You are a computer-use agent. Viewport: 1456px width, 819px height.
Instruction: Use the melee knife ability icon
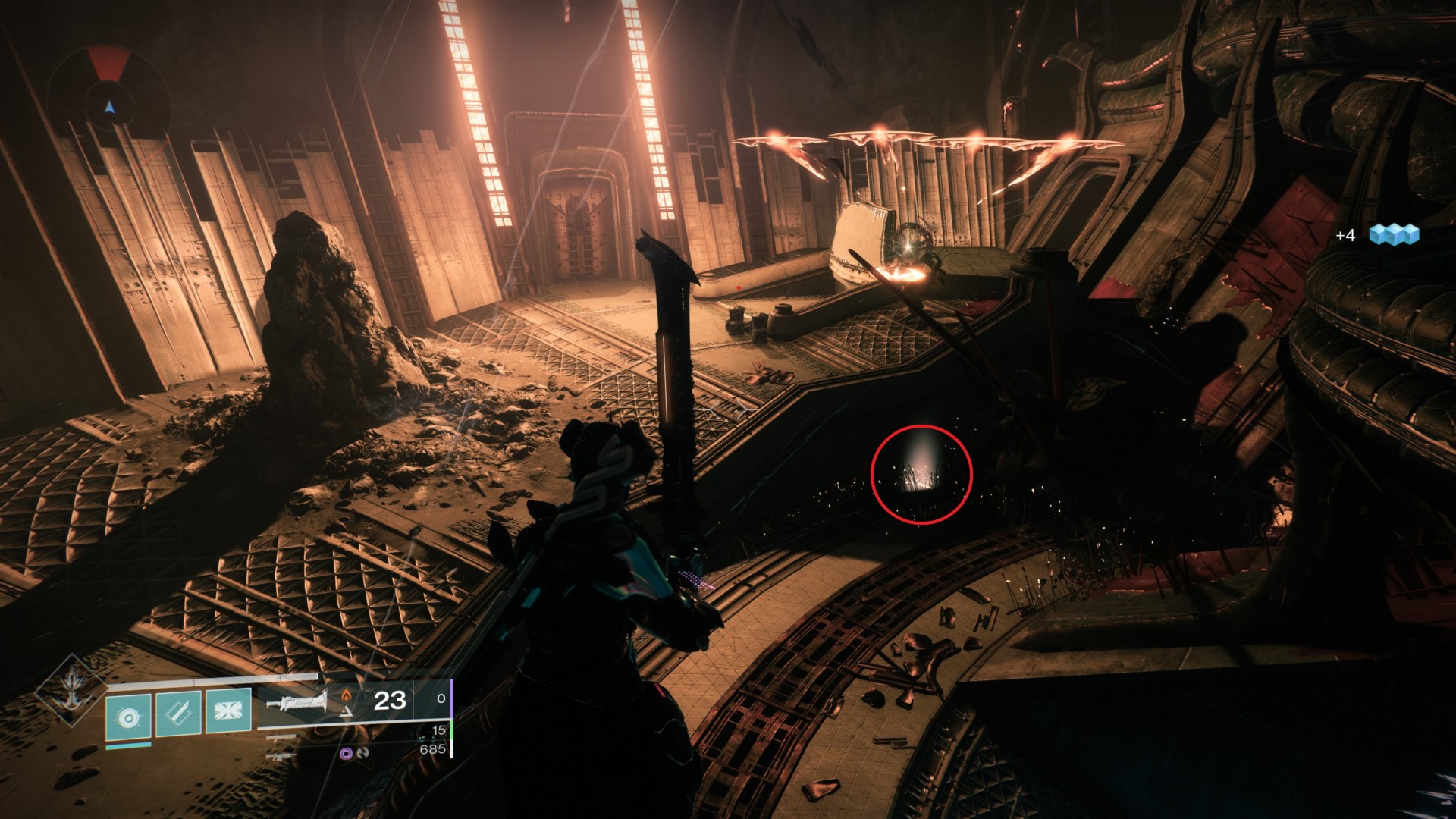(179, 714)
